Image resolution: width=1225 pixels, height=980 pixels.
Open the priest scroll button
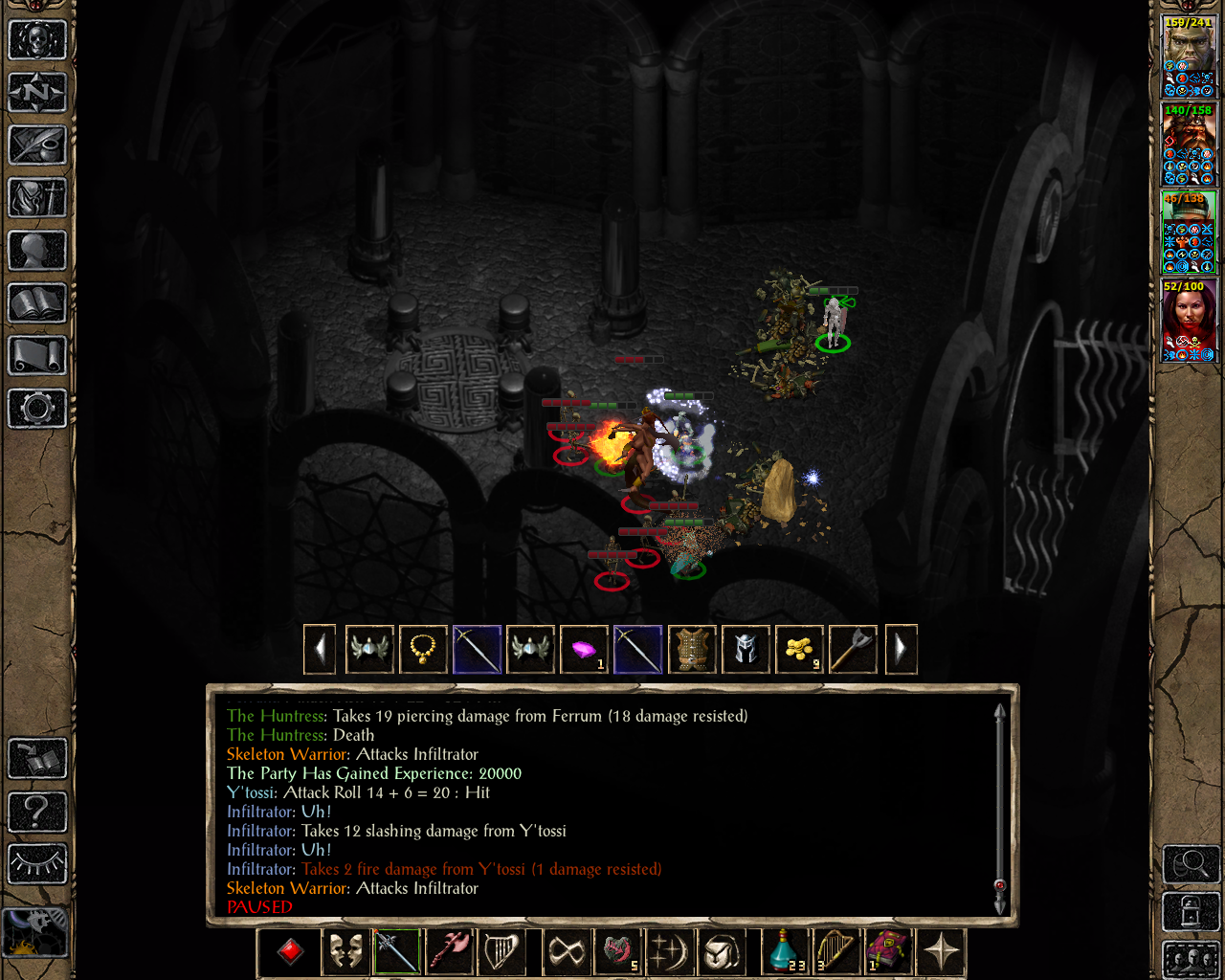[x=37, y=356]
